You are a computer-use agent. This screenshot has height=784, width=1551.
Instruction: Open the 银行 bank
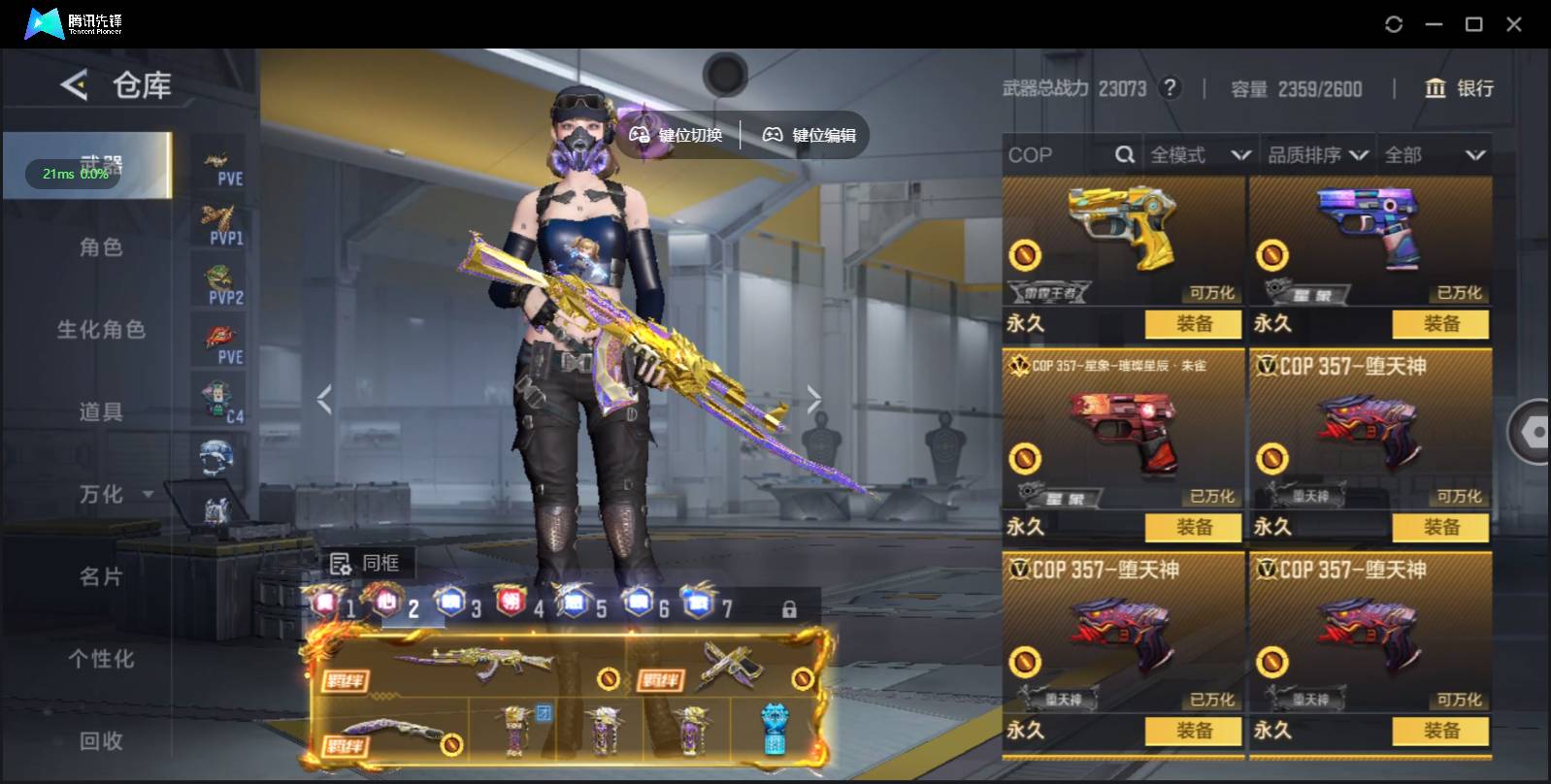pos(1459,88)
